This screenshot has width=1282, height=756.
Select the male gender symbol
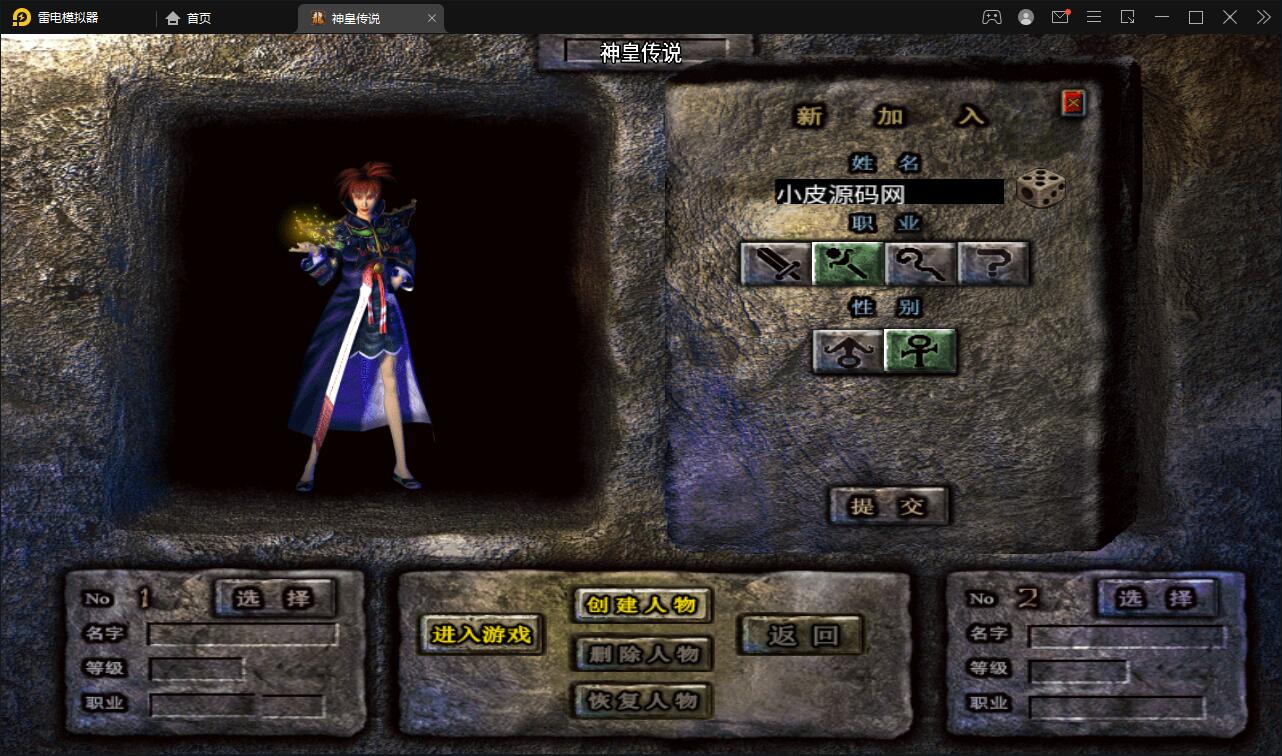point(848,351)
